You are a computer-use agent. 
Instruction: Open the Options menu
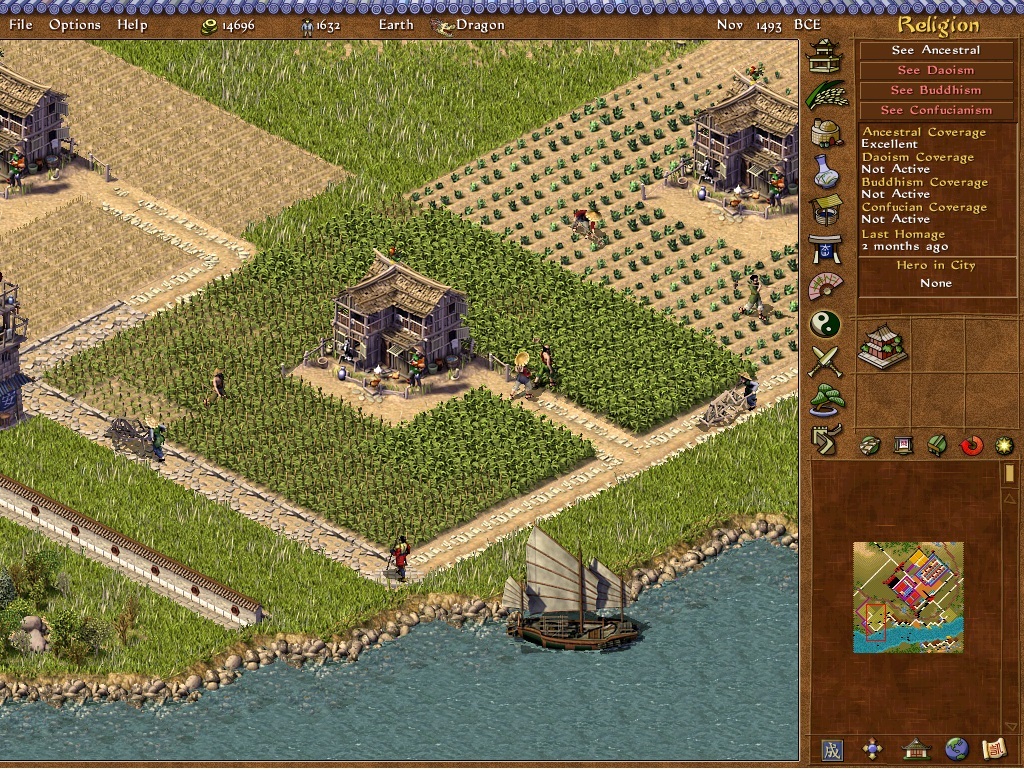click(x=74, y=24)
